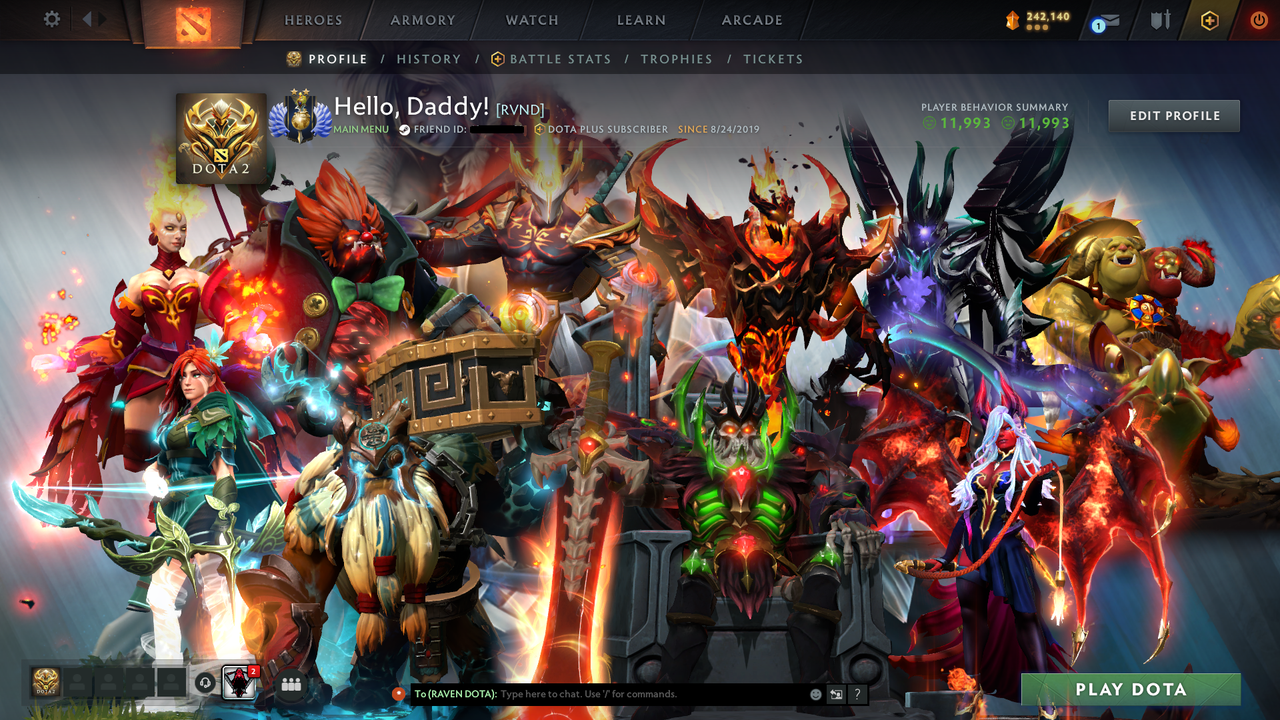Open the Dota Plus hexagon icon
This screenshot has height=720, width=1280.
pos(1210,18)
